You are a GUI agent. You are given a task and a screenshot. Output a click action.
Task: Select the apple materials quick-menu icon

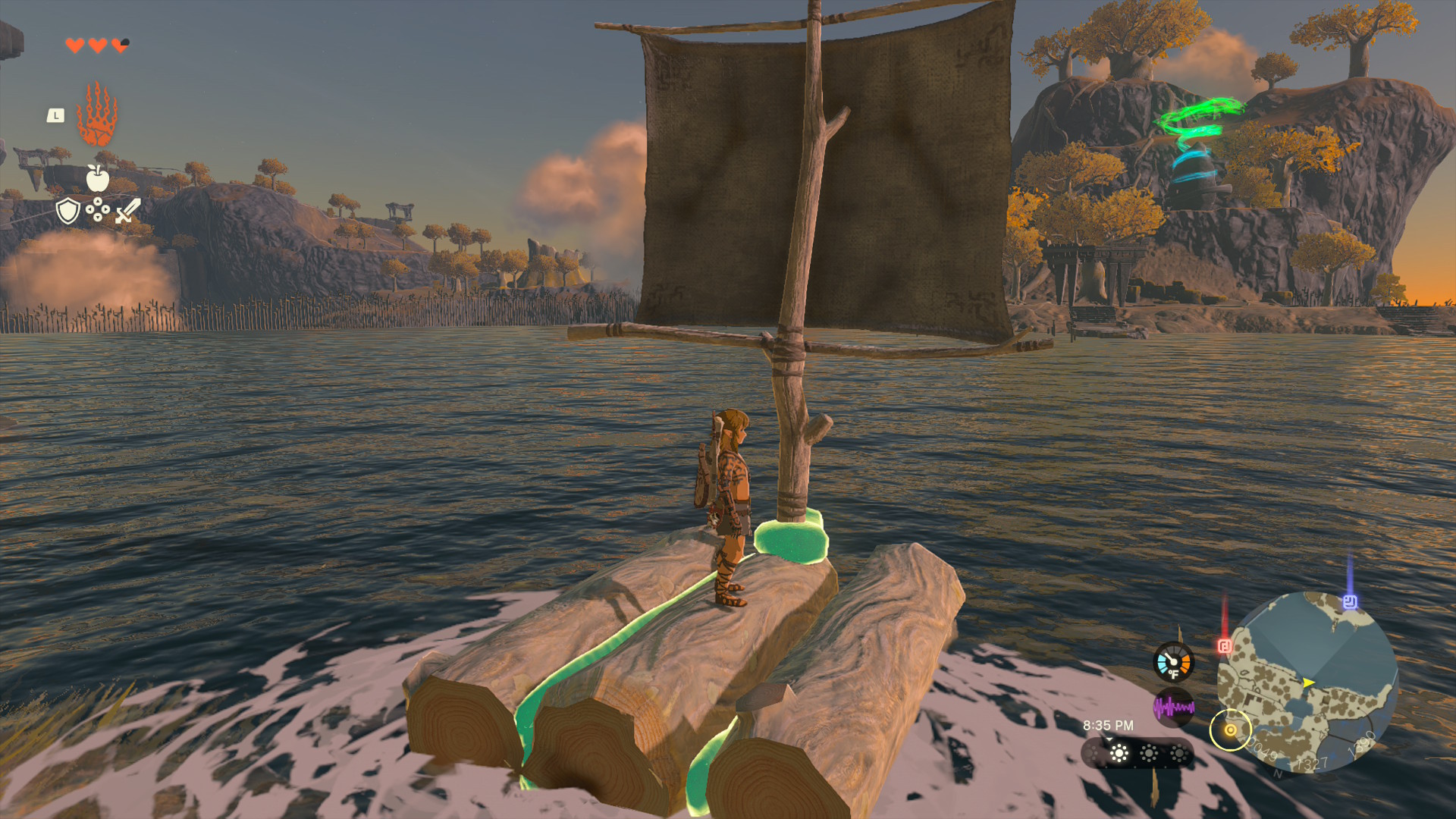click(x=97, y=178)
